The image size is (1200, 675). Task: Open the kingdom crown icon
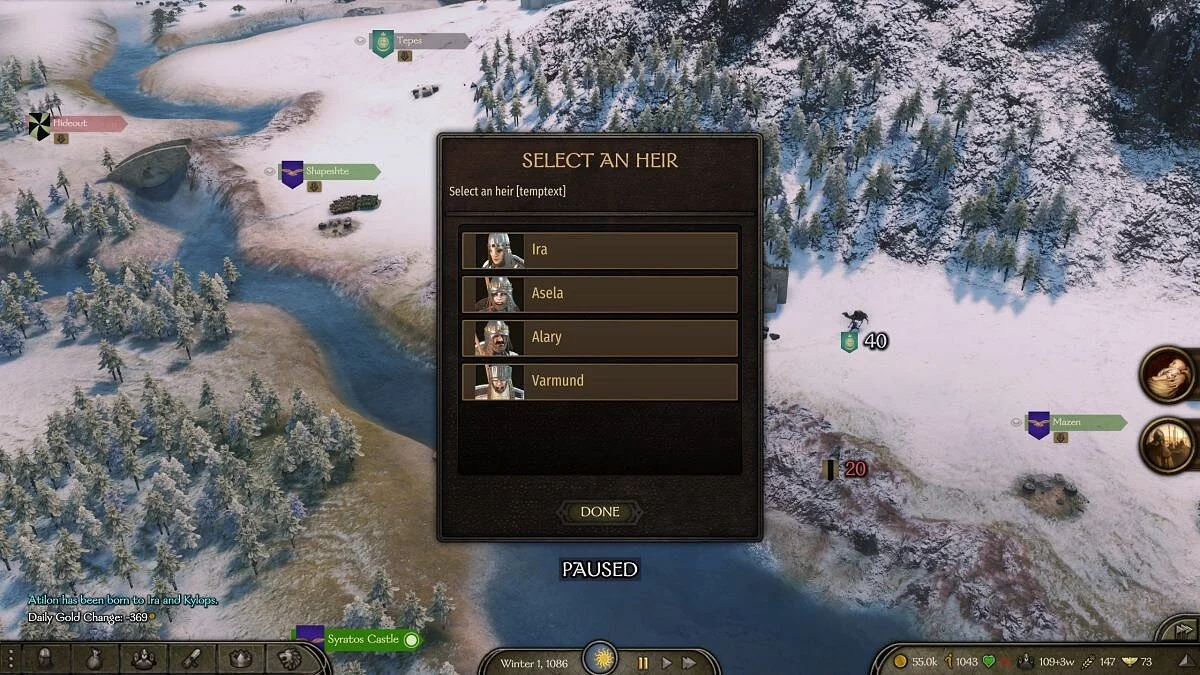[x=240, y=658]
